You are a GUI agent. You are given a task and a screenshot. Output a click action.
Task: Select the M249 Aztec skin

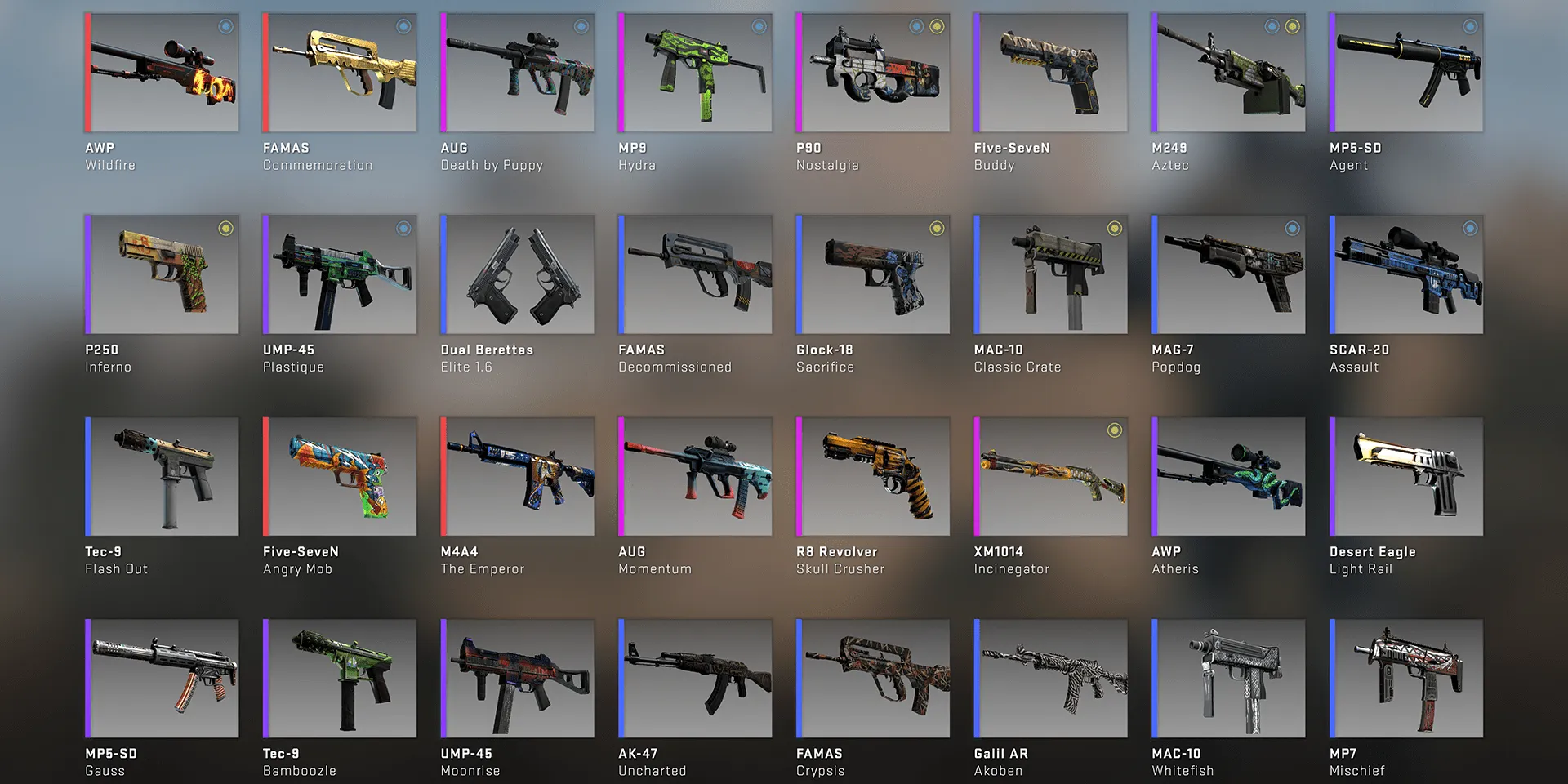(x=1228, y=73)
